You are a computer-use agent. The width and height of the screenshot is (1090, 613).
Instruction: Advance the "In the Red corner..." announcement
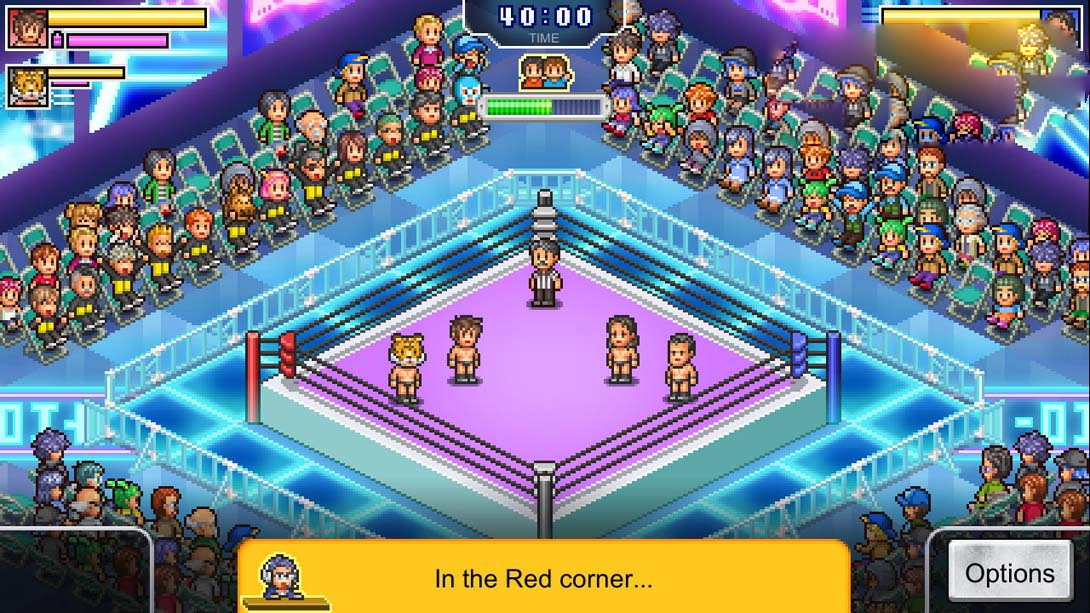coord(543,578)
